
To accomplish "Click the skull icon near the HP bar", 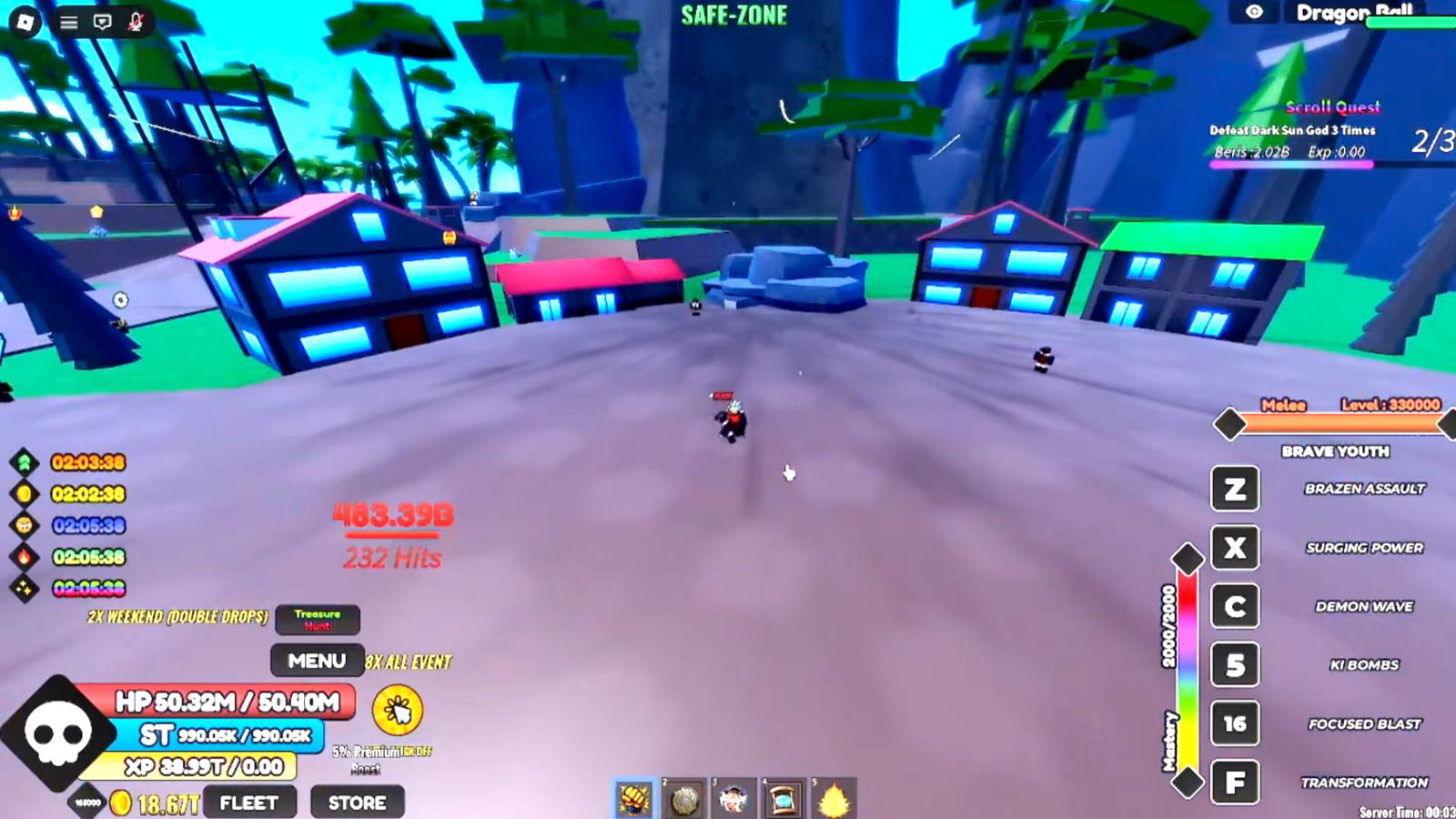I will coord(59,733).
